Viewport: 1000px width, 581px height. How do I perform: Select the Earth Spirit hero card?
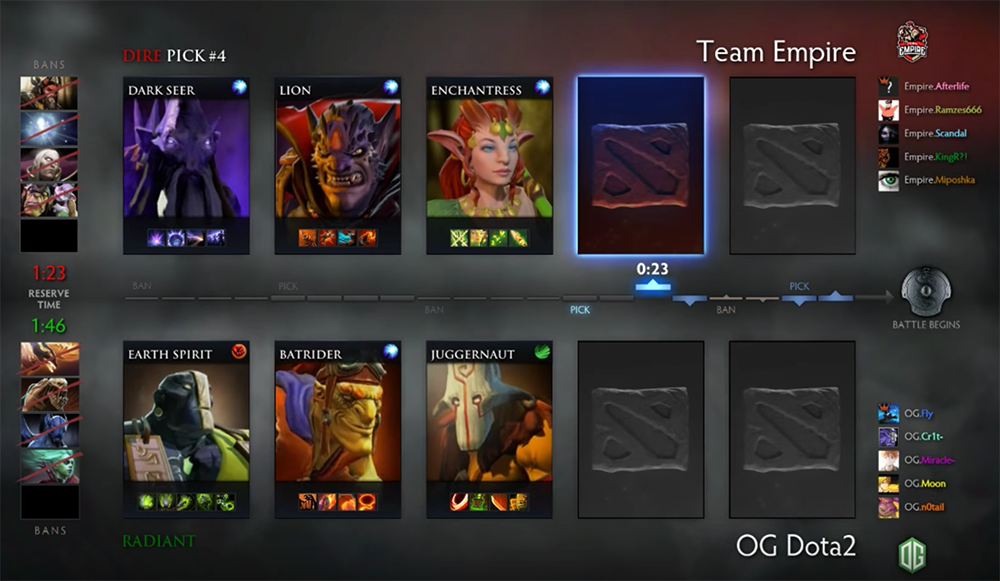click(x=187, y=429)
